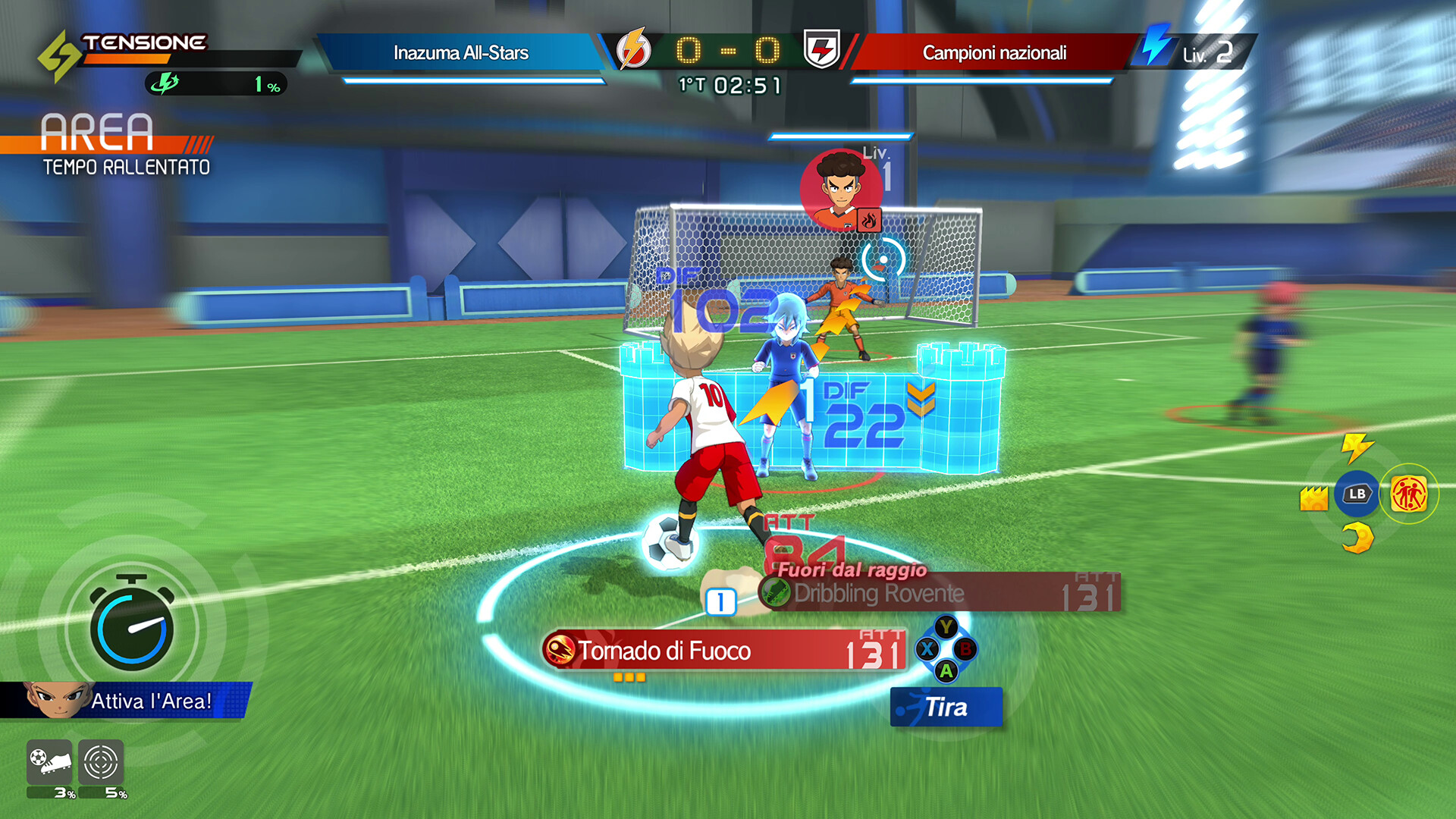This screenshot has height=819, width=1456.
Task: Choose the yellow castle wall tactic icon
Action: click(x=1313, y=498)
